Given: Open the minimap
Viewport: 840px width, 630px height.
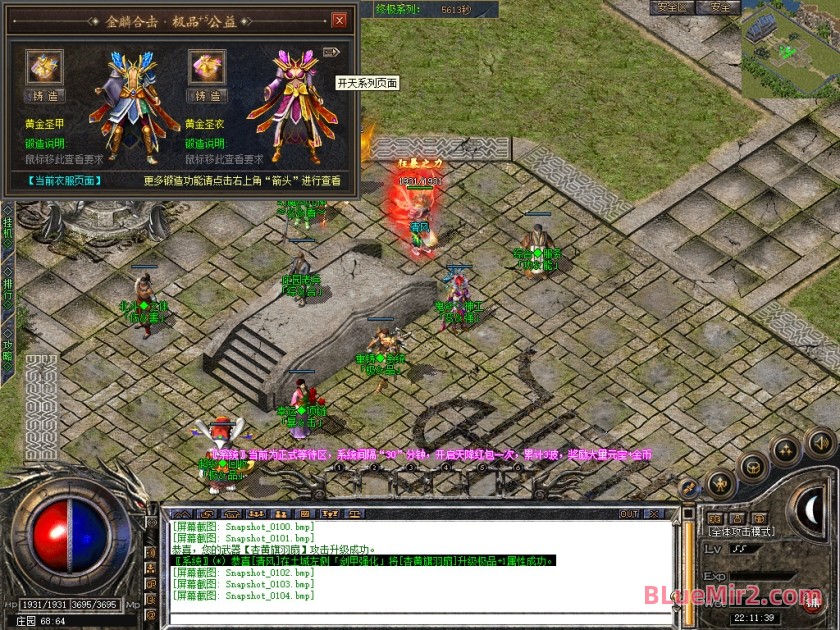Looking at the screenshot, I should click(789, 50).
